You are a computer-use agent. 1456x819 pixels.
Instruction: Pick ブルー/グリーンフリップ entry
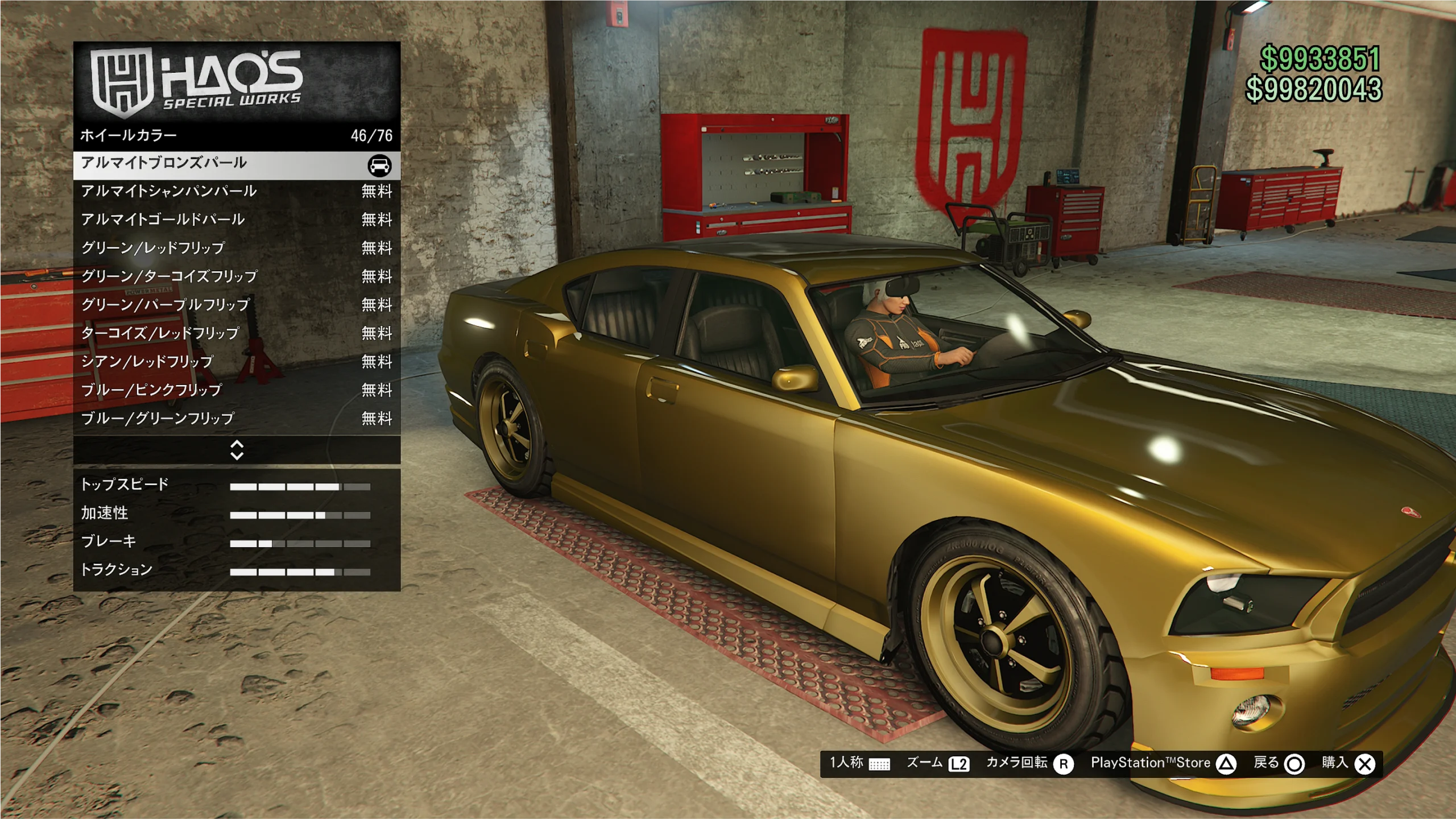[237, 419]
